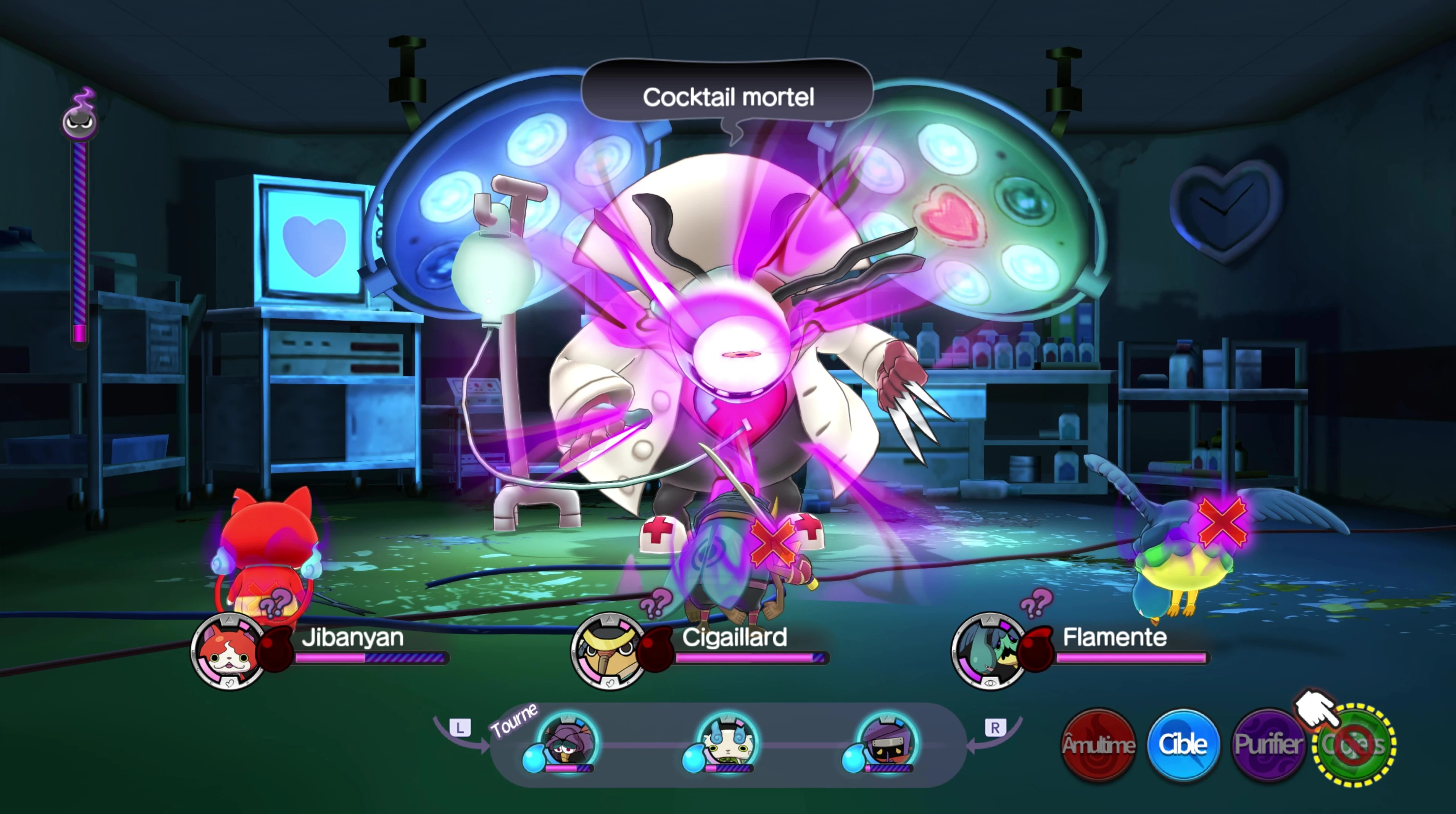1456x814 pixels.
Task: Pick the purple-haired reserve Yo-kai medal
Action: coord(567,741)
